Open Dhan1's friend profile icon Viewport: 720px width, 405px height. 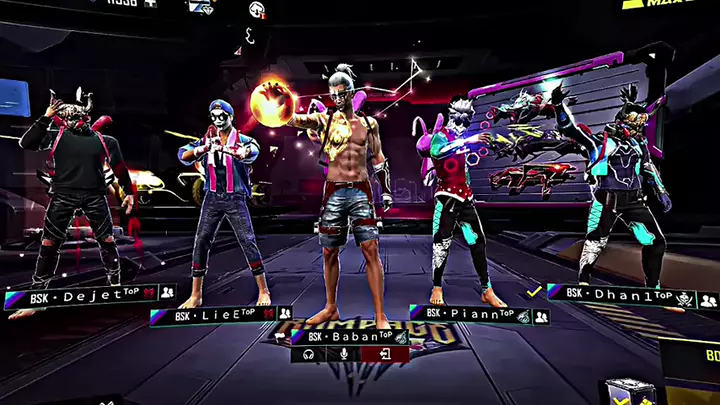(x=708, y=300)
